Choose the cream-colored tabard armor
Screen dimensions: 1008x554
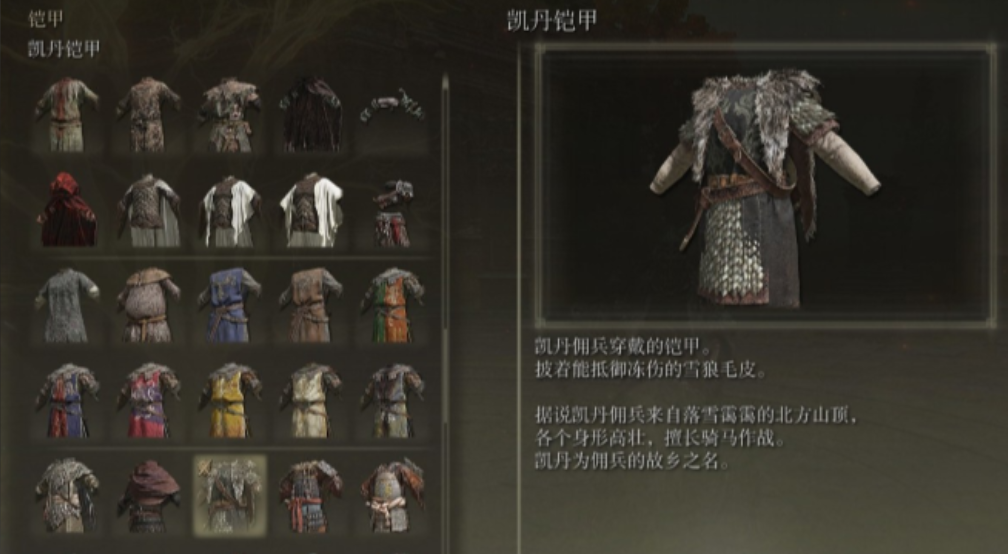(311, 399)
